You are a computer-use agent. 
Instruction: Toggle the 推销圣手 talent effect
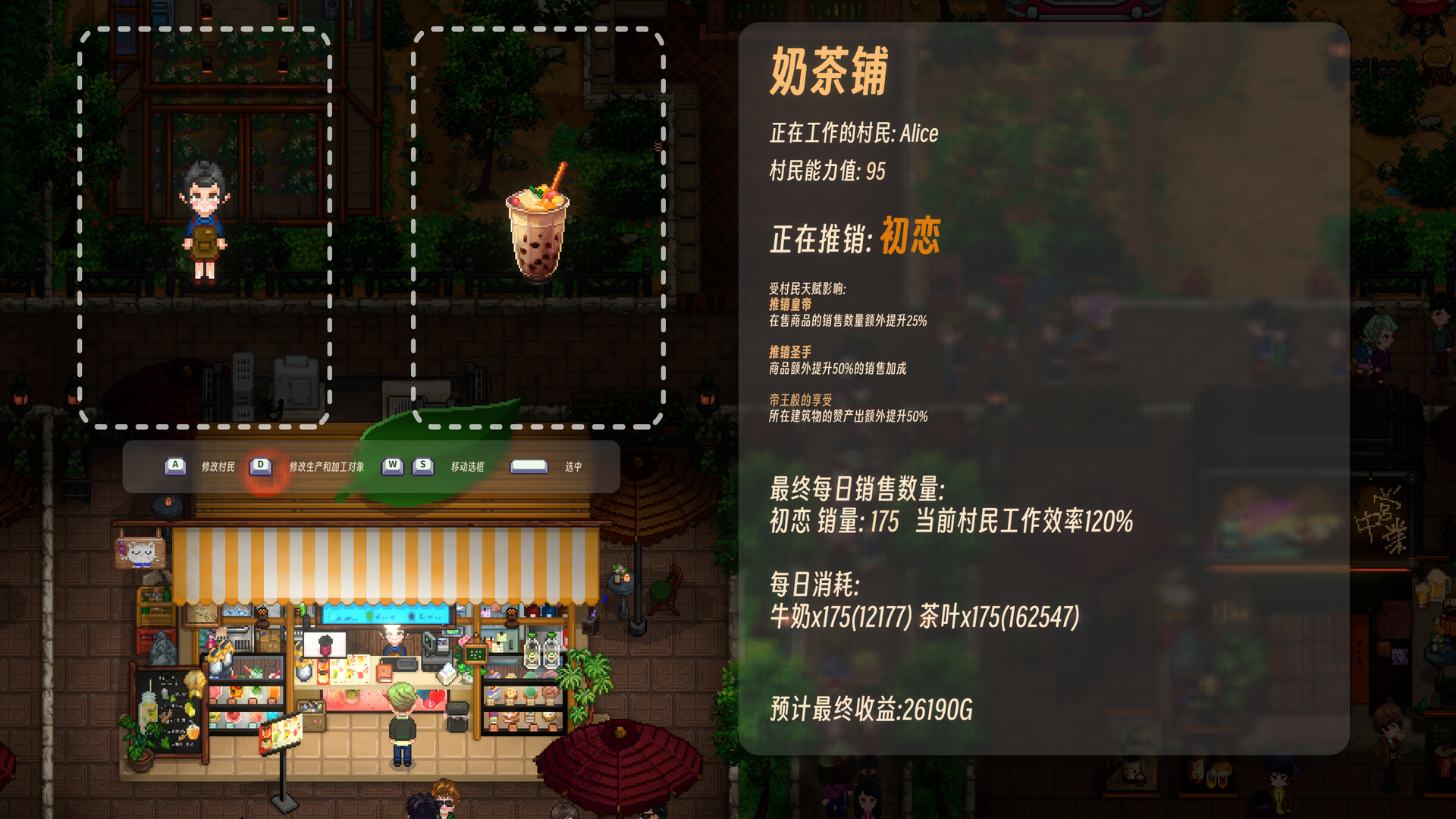click(789, 354)
